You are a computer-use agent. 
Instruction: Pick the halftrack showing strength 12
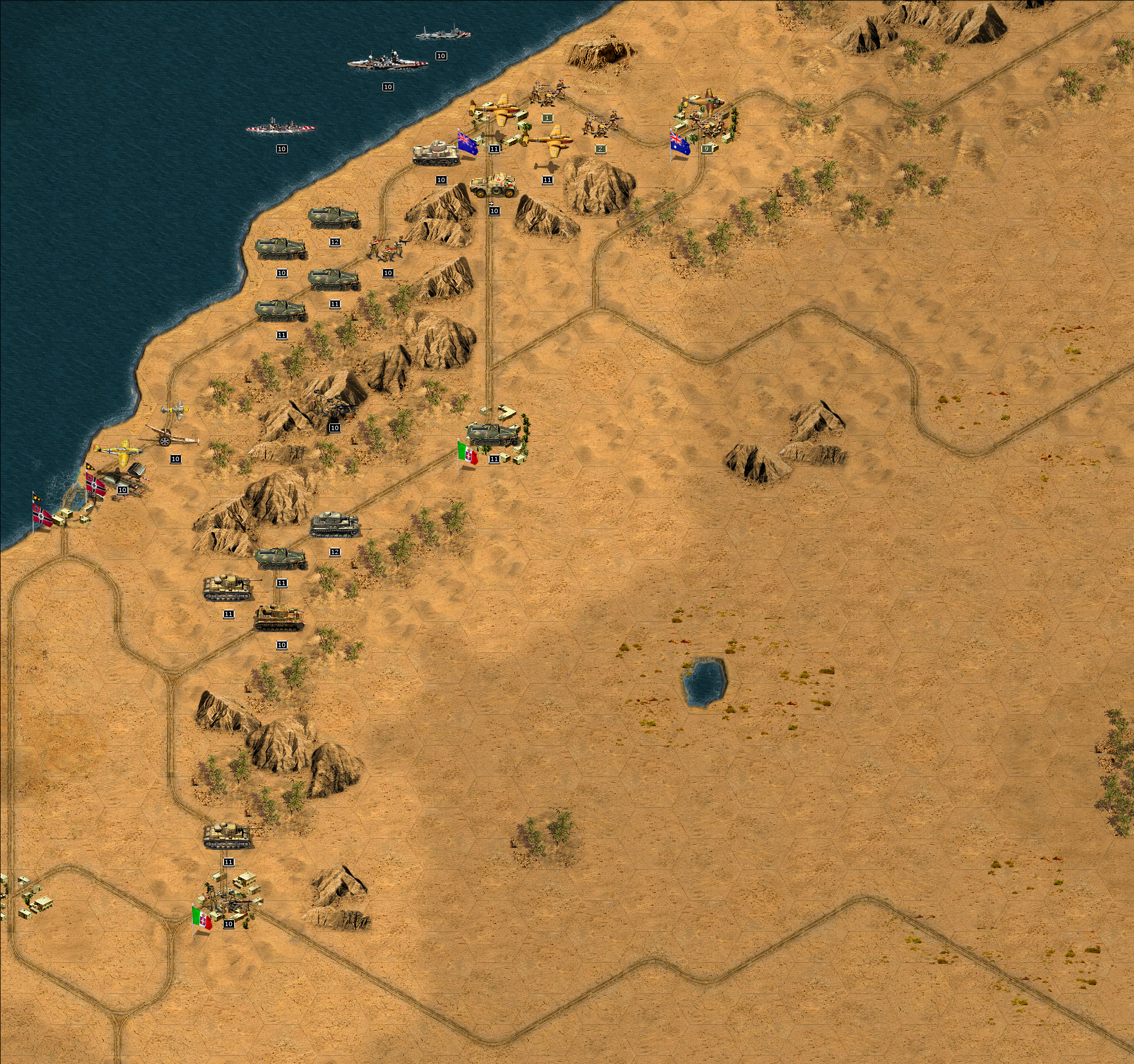click(x=334, y=218)
